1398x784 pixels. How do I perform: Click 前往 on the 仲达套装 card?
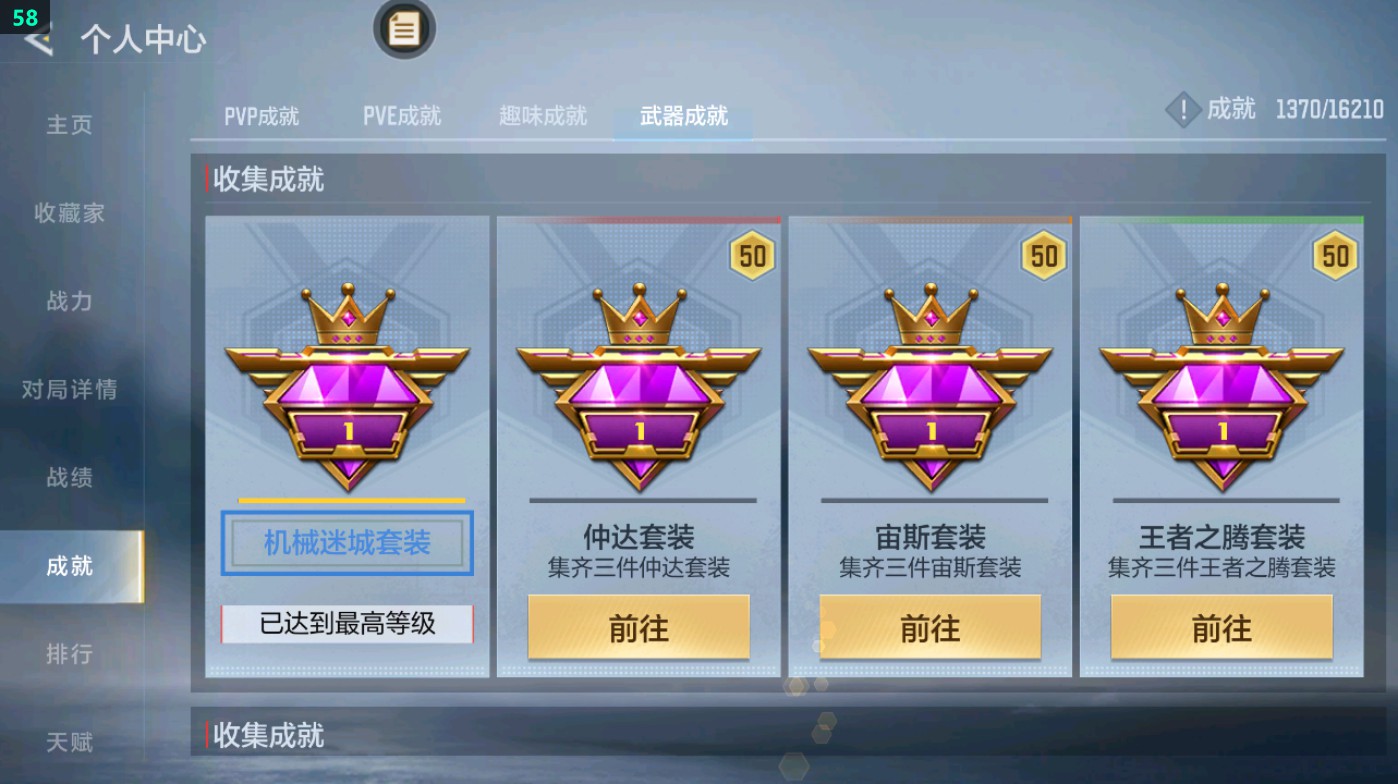coord(637,628)
